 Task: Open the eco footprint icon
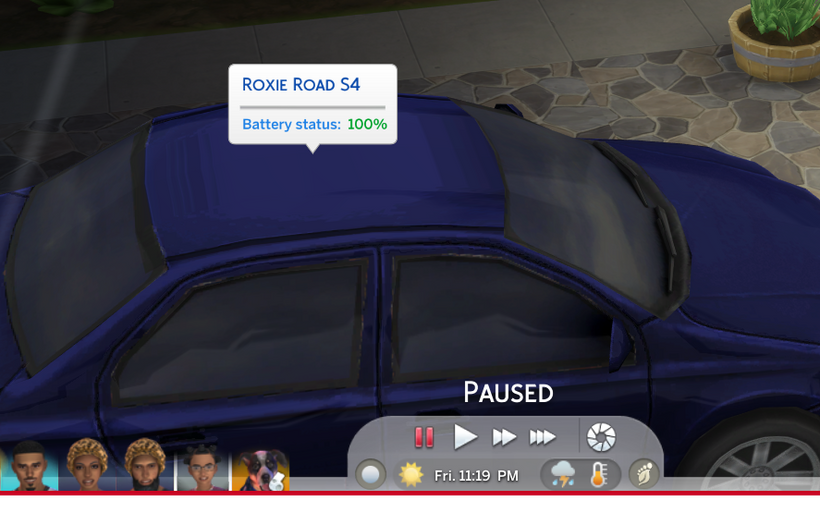pyautogui.click(x=643, y=474)
